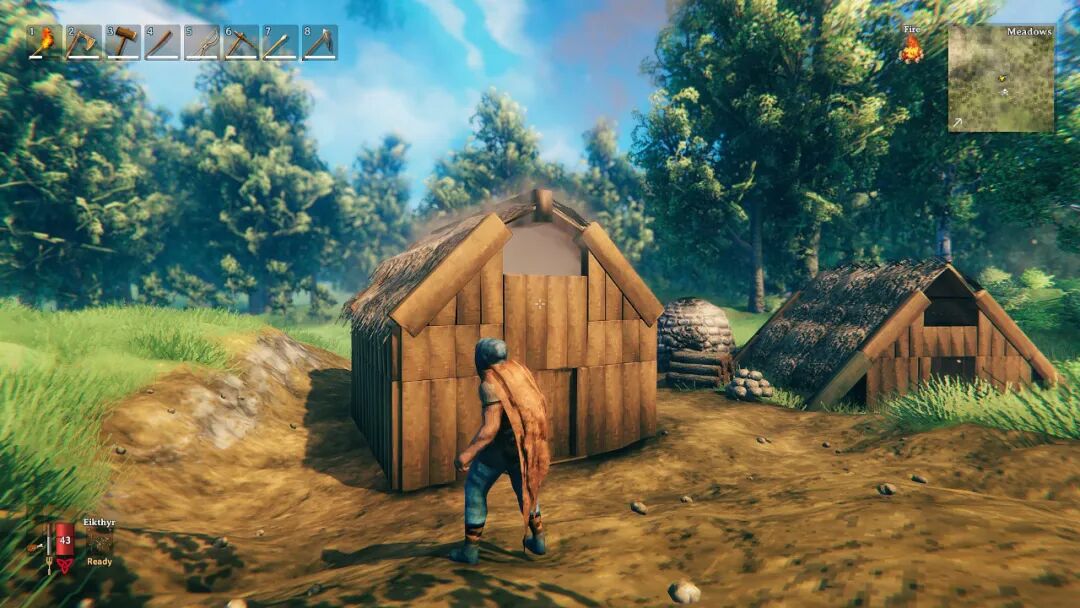The height and width of the screenshot is (608, 1080).
Task: Equip the bow in hotbar slot 5
Action: tap(202, 43)
